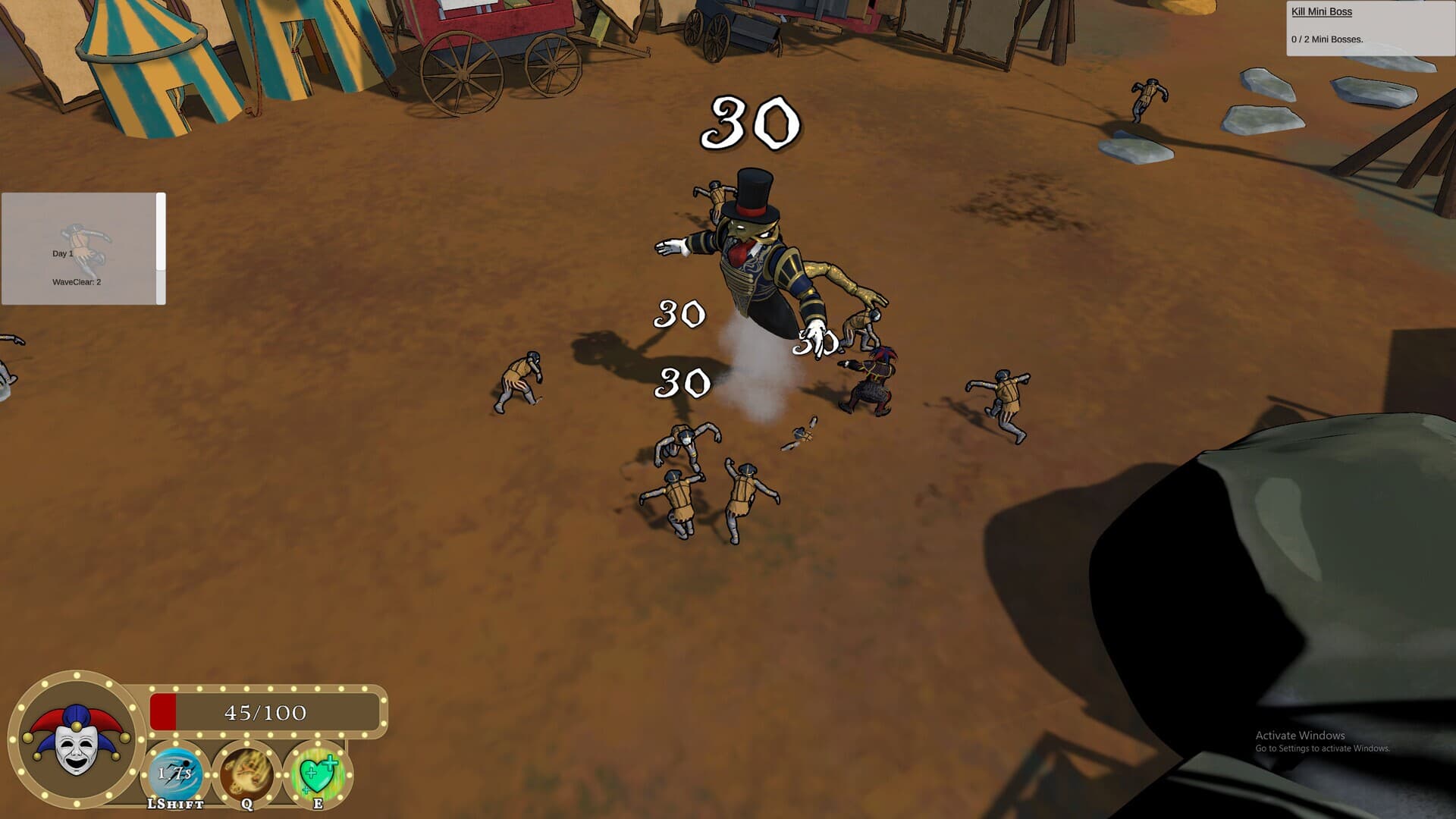Viewport: 1456px width, 819px height.
Task: Trigger the green heart heal ability
Action: [318, 774]
